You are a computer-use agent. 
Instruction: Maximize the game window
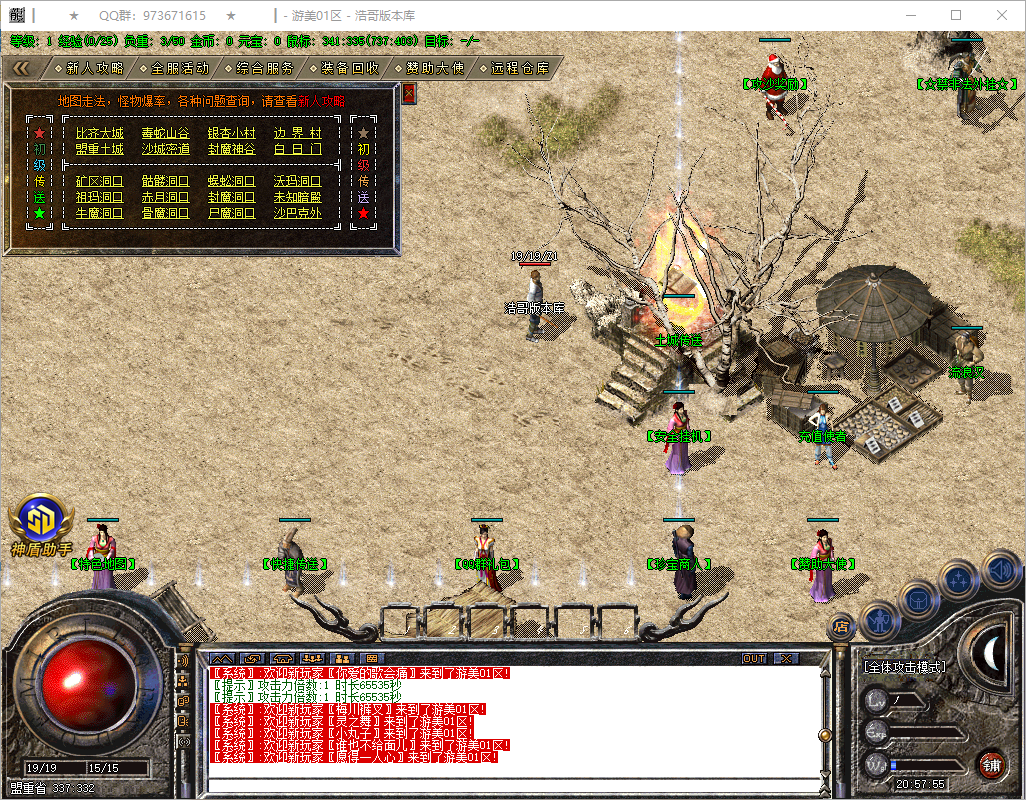(956, 15)
